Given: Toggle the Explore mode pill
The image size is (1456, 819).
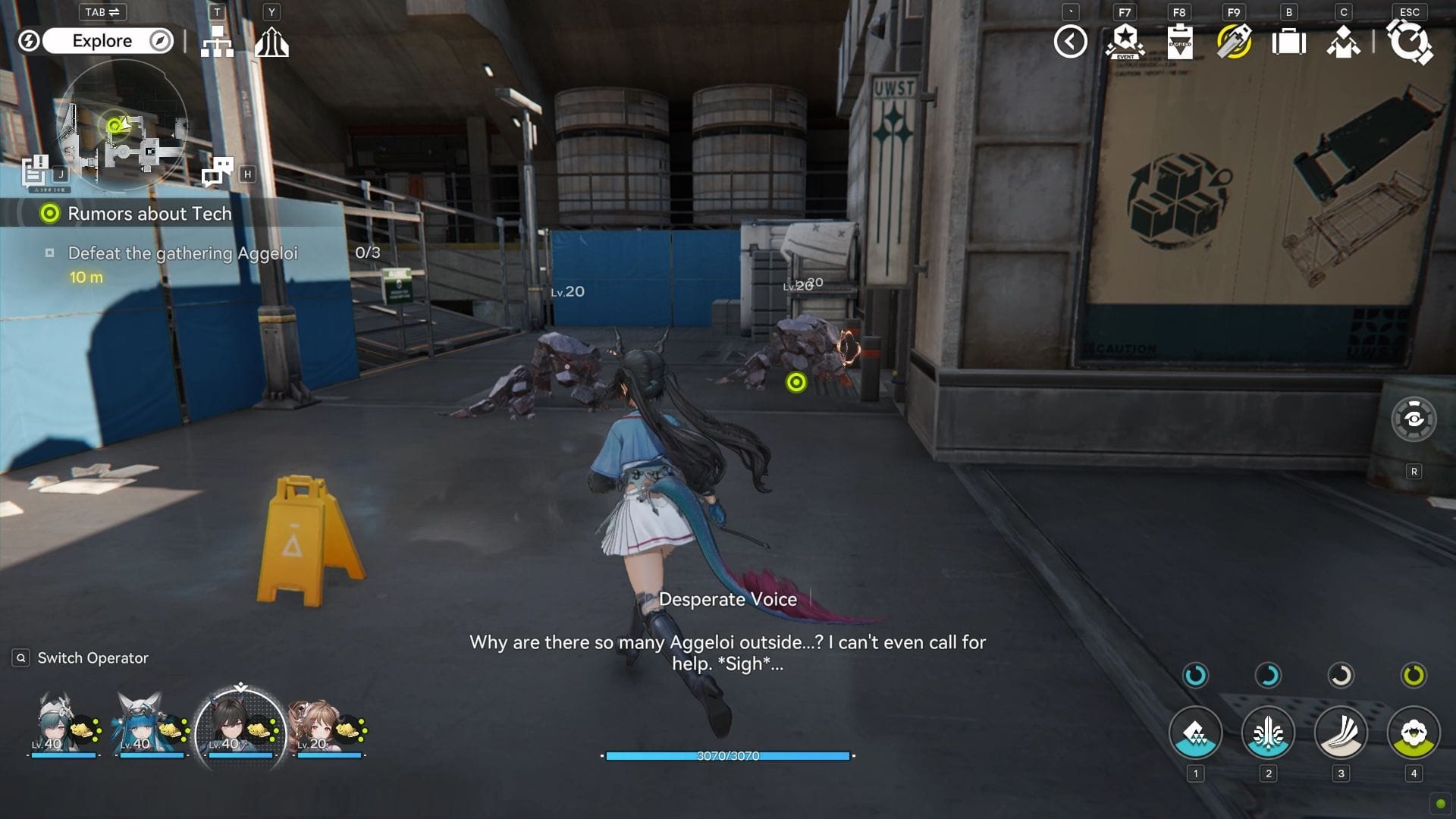Looking at the screenshot, I should click(102, 41).
